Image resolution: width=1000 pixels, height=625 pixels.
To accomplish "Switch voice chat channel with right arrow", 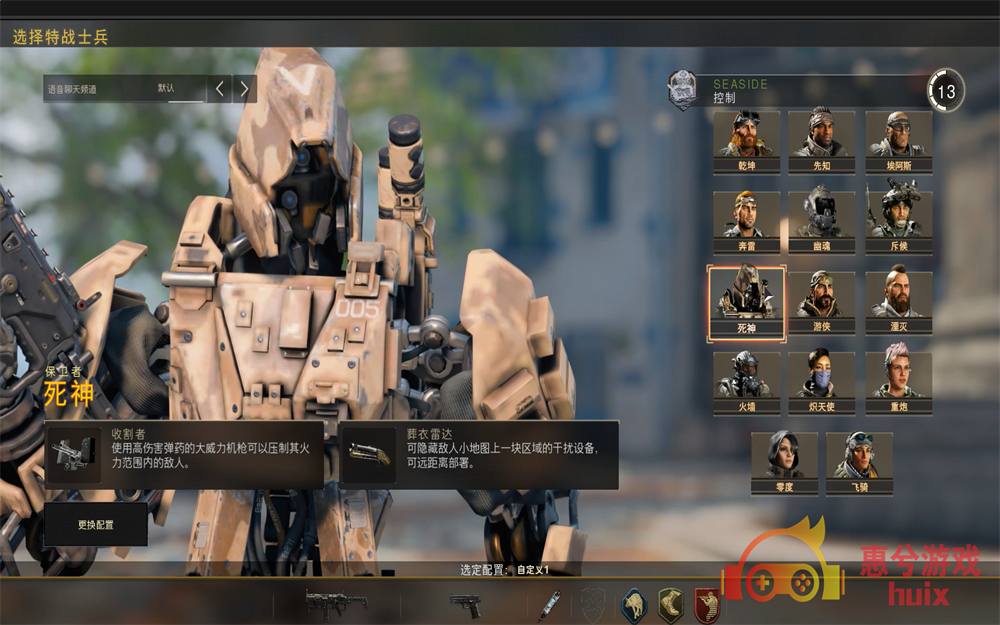I will pyautogui.click(x=244, y=89).
